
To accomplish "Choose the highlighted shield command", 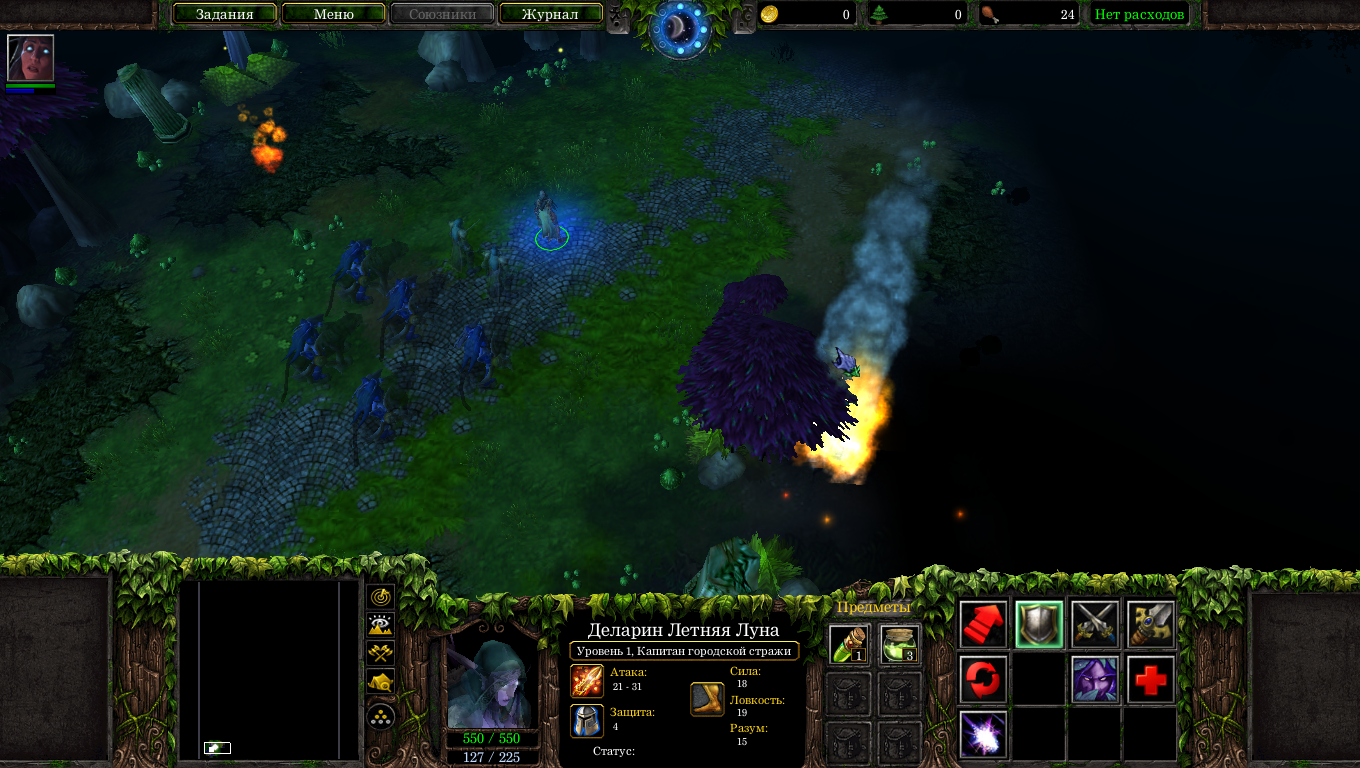I will pyautogui.click(x=1039, y=624).
